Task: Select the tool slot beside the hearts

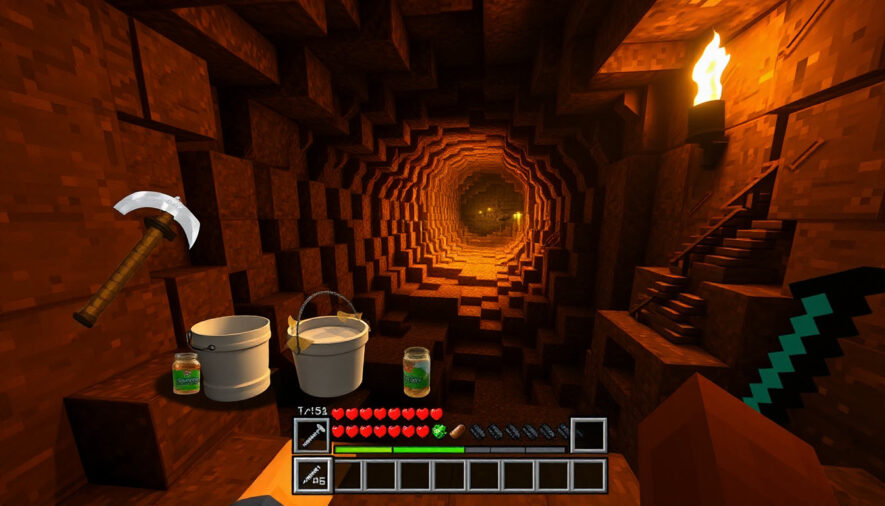Action: coord(311,435)
